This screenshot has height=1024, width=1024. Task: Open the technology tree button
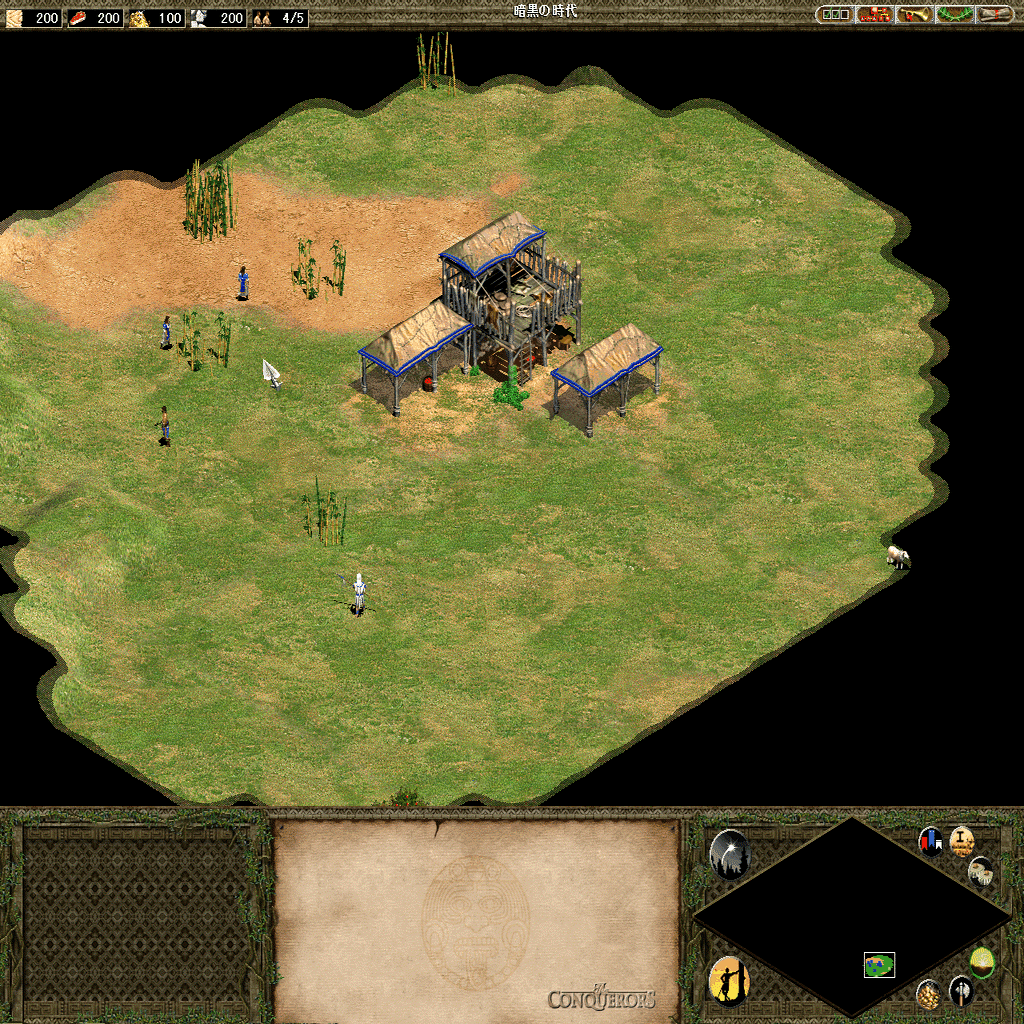click(x=874, y=14)
